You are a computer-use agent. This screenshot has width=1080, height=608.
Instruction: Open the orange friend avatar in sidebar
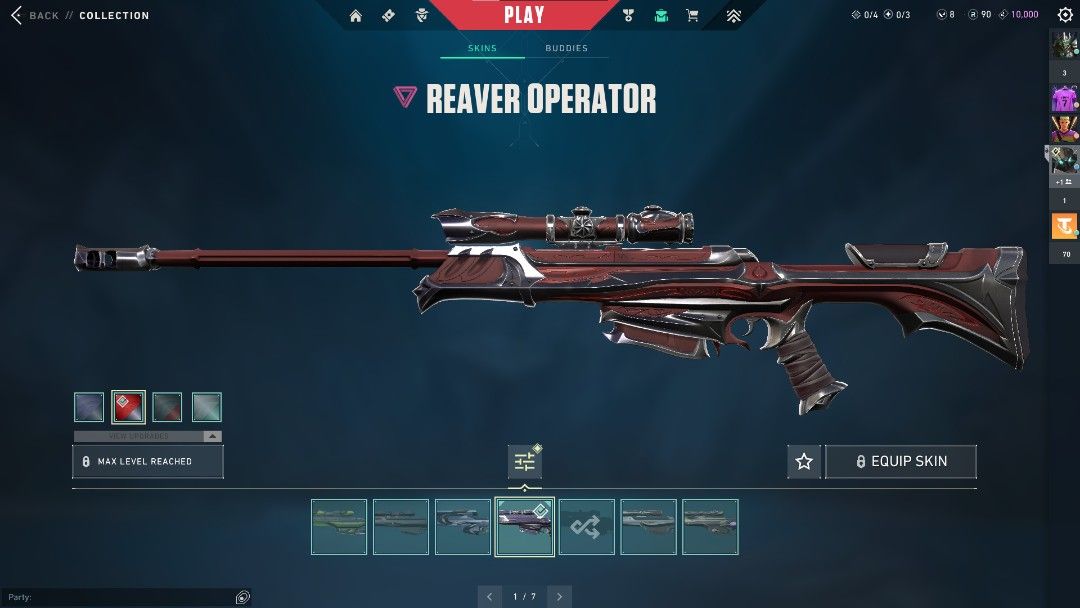click(1064, 227)
